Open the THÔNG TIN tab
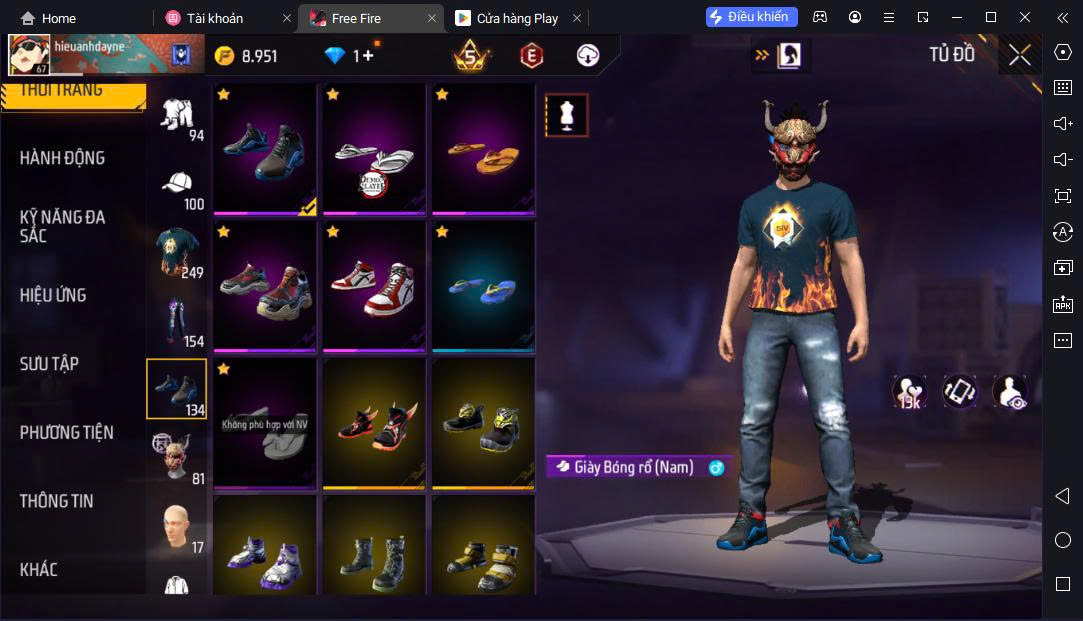Viewport: 1083px width, 621px height. [56, 501]
